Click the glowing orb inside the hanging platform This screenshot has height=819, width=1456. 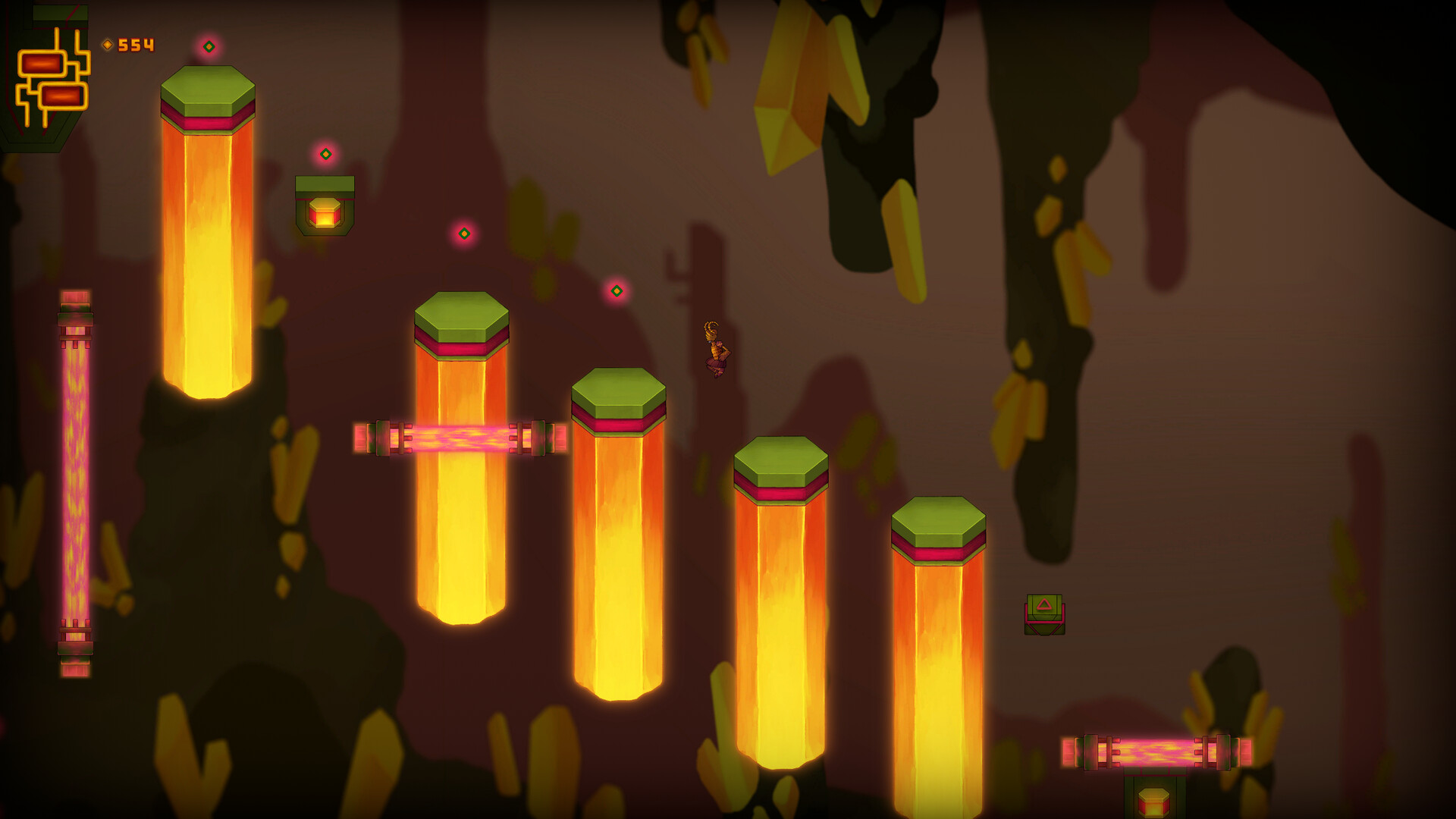click(x=325, y=213)
